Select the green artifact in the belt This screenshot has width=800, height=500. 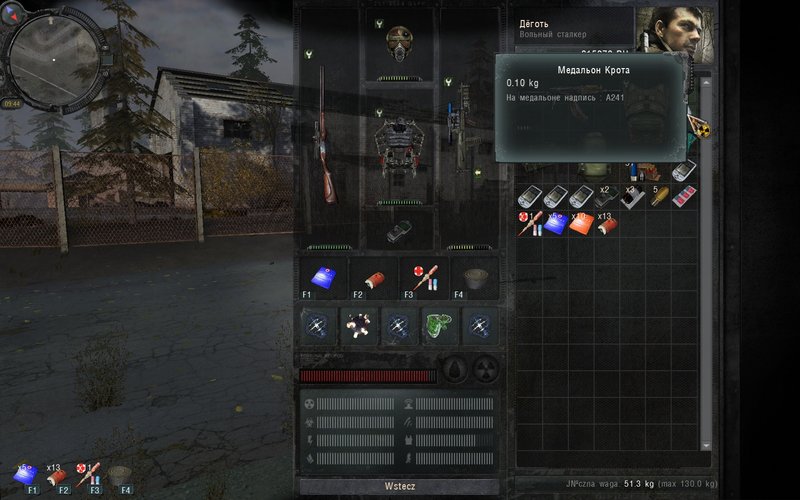pos(439,325)
